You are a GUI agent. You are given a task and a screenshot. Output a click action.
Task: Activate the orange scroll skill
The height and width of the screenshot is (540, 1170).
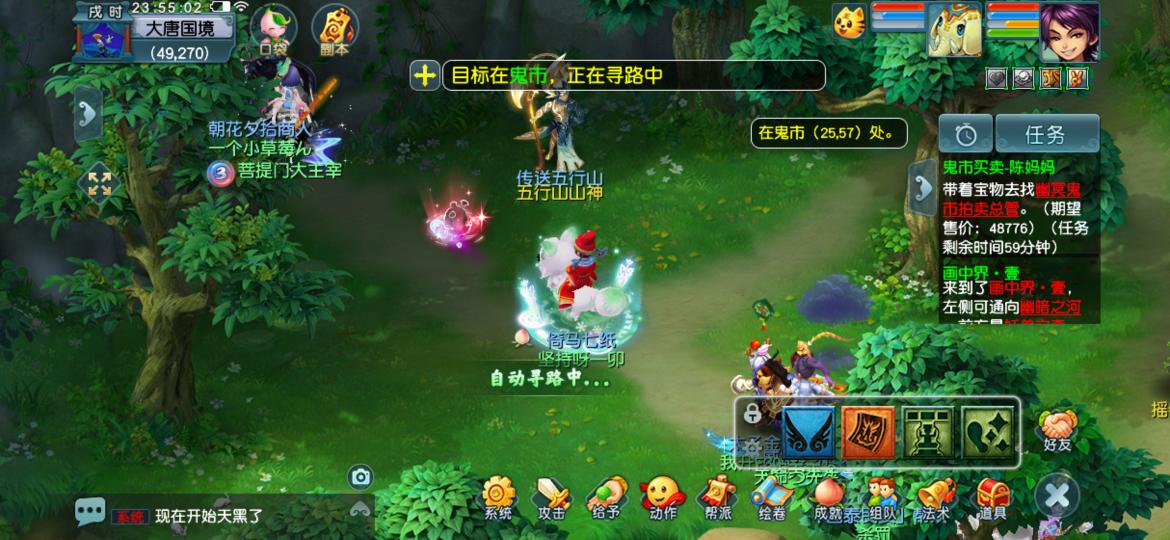(x=869, y=431)
